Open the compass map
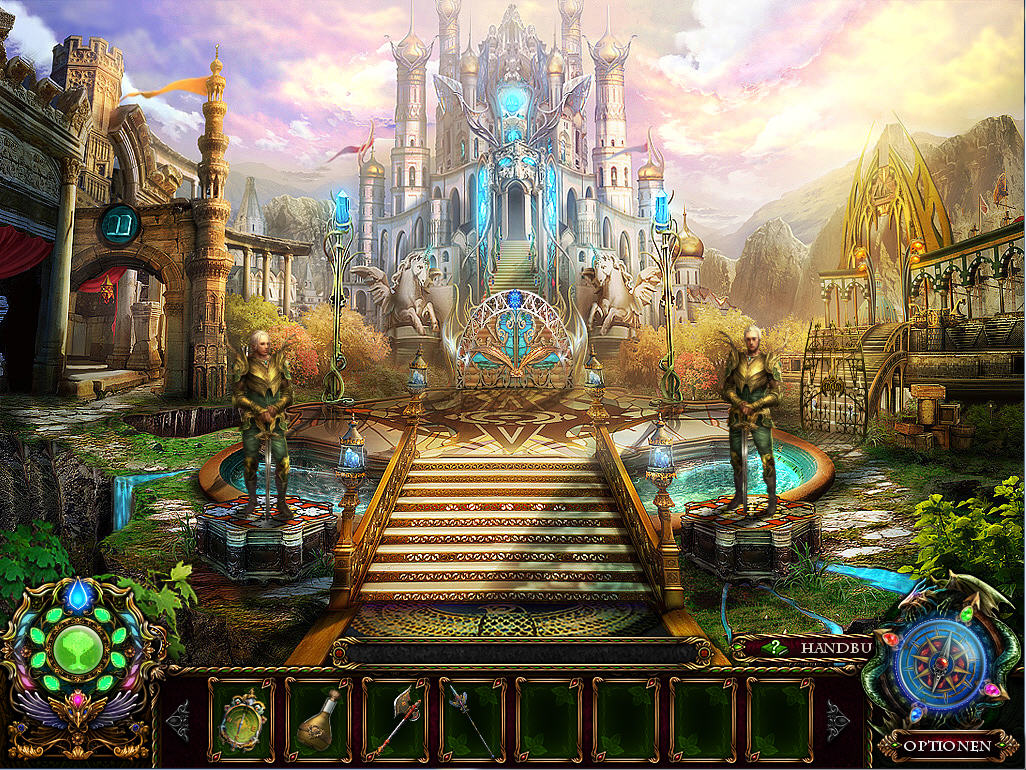Image resolution: width=1026 pixels, height=770 pixels. pyautogui.click(x=941, y=662)
